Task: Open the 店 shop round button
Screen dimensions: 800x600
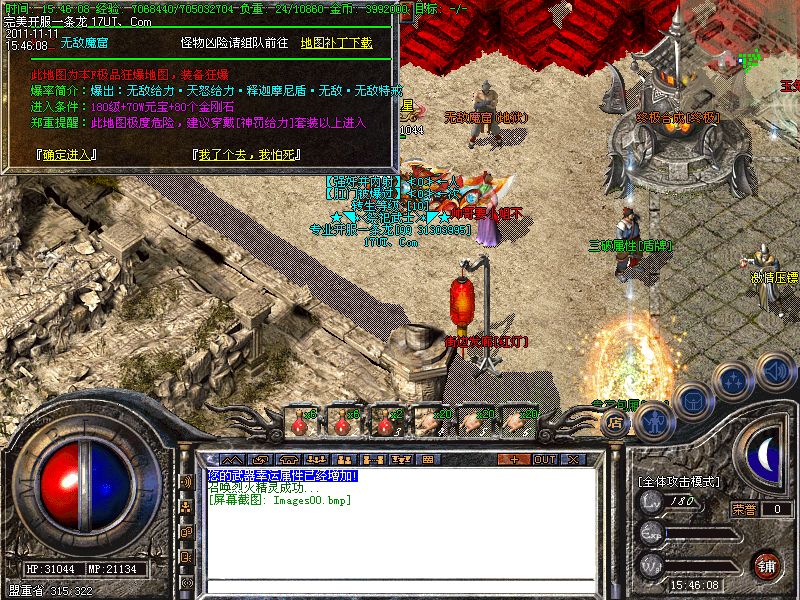Action: pos(614,424)
